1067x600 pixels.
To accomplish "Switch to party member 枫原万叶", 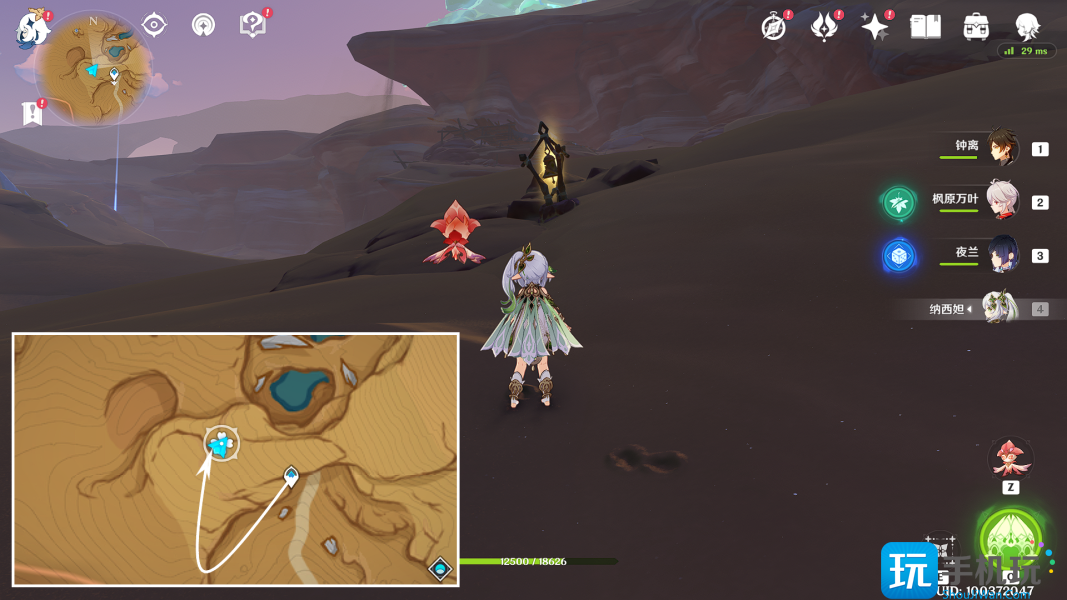I will (1003, 201).
